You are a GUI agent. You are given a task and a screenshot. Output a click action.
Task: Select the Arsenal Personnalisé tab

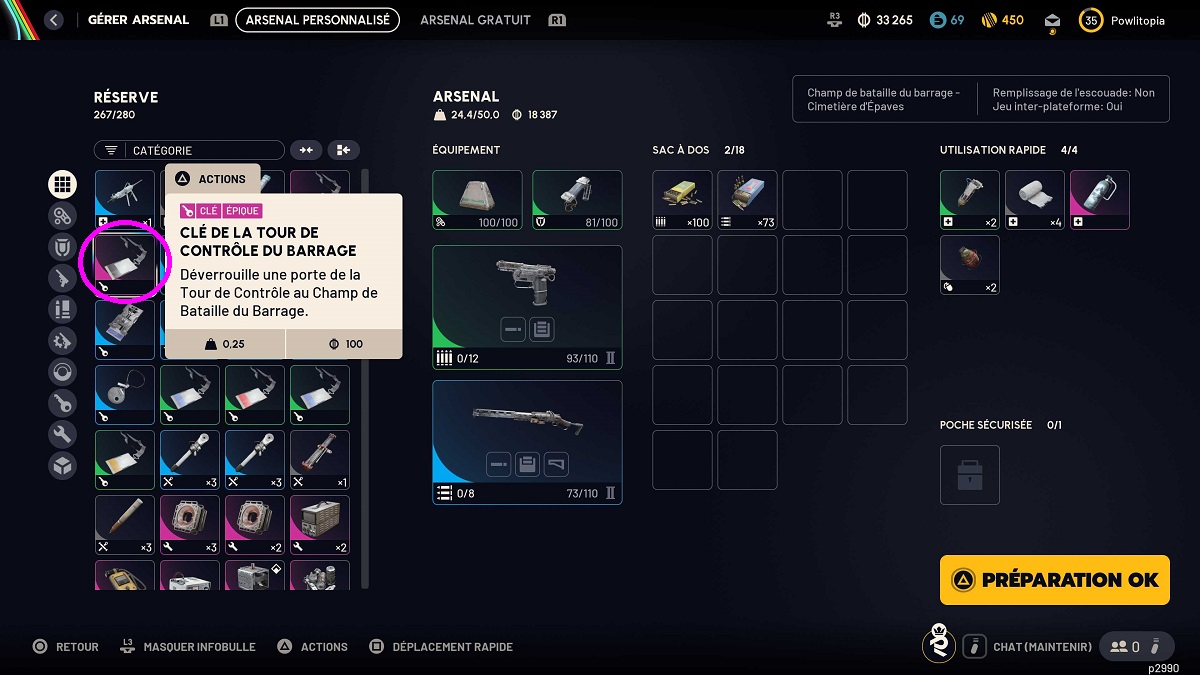(317, 20)
